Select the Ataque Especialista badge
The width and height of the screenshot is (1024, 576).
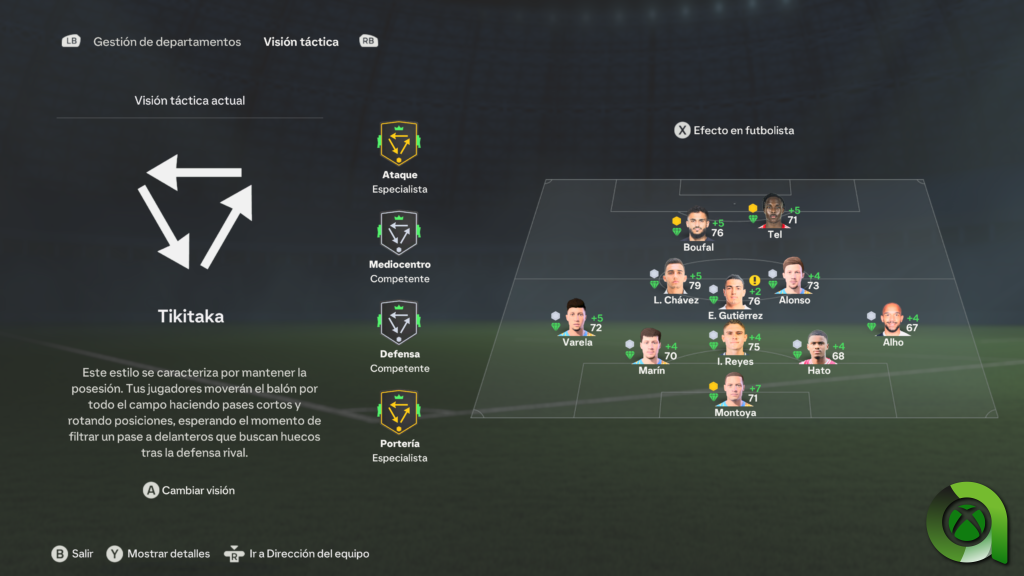(x=399, y=143)
